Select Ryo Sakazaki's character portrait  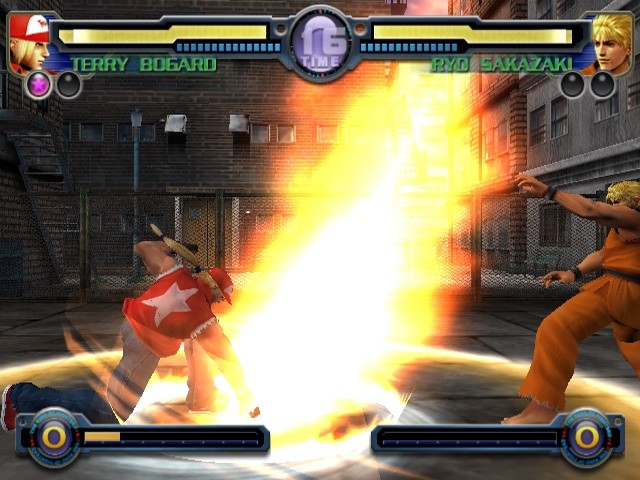pos(610,42)
